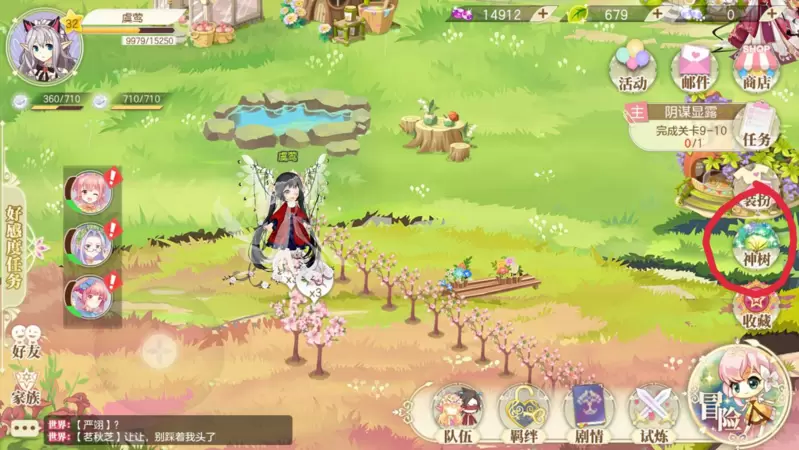The image size is (799, 450).
Task: Enter the 试炼 trials with crossed swords
Action: point(652,412)
